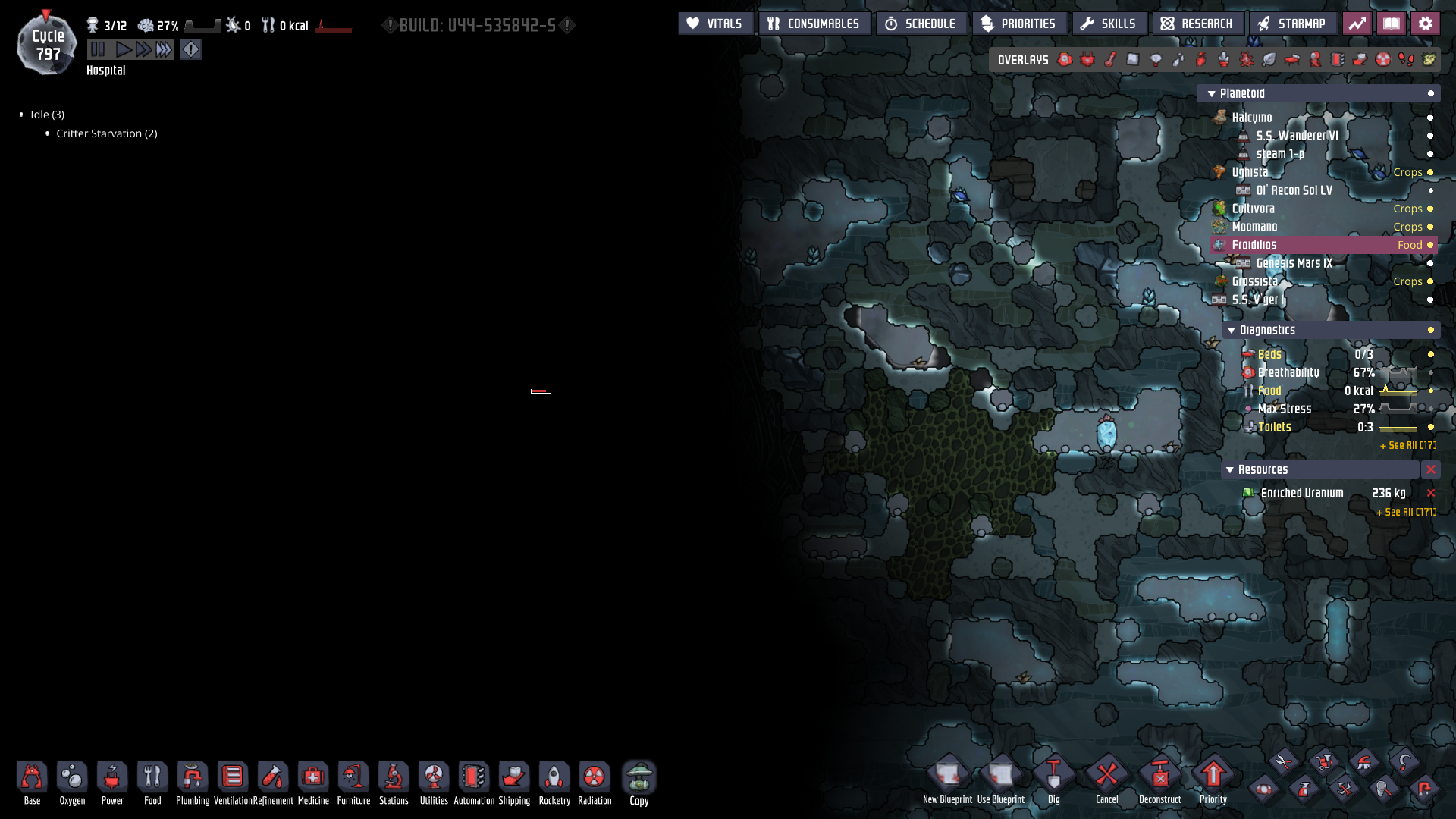Select the Froidilios planetoid entry
Viewport: 1456px width, 819px height.
tap(1257, 245)
